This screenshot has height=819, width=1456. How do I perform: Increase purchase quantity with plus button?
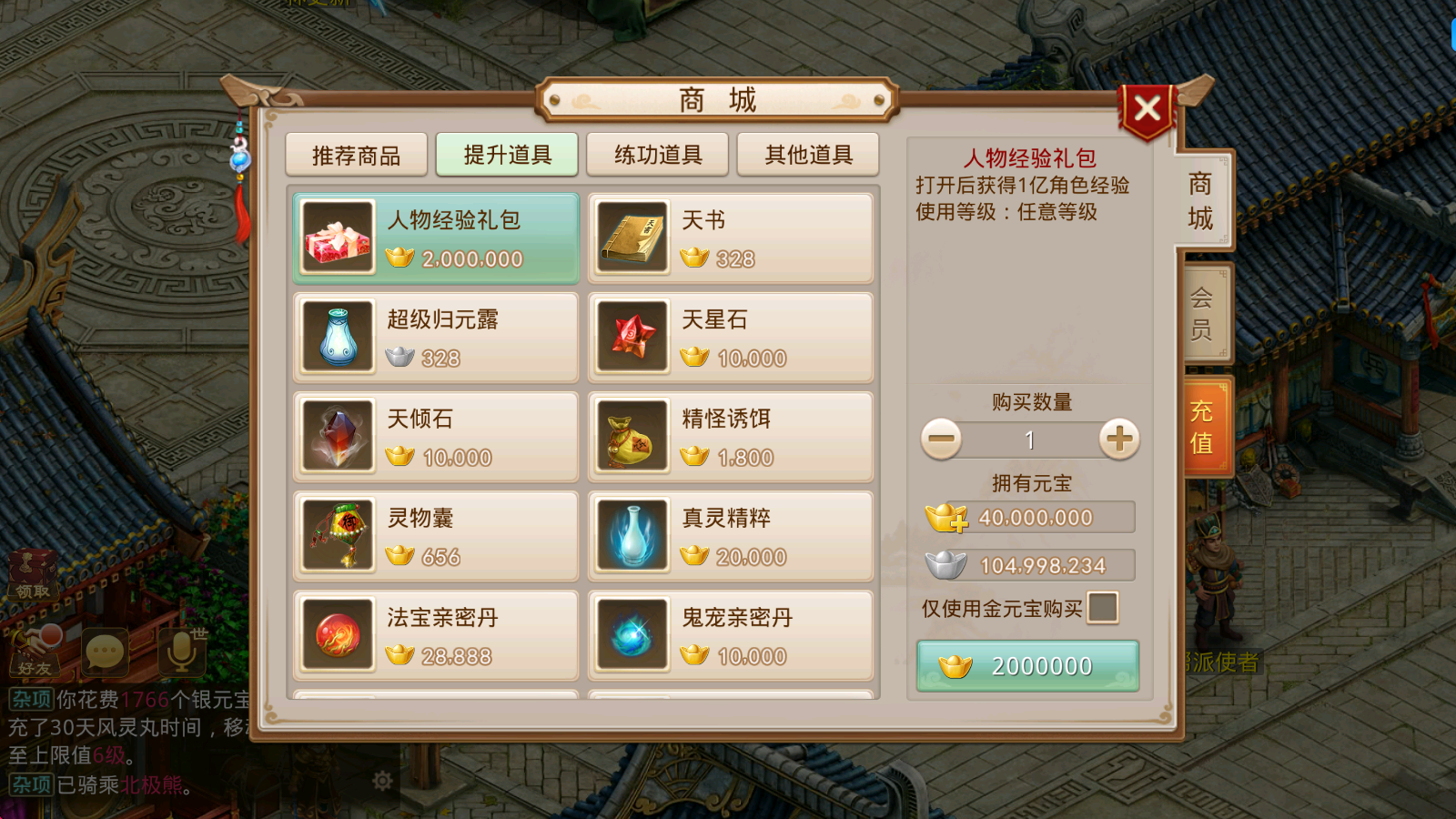point(1117,440)
